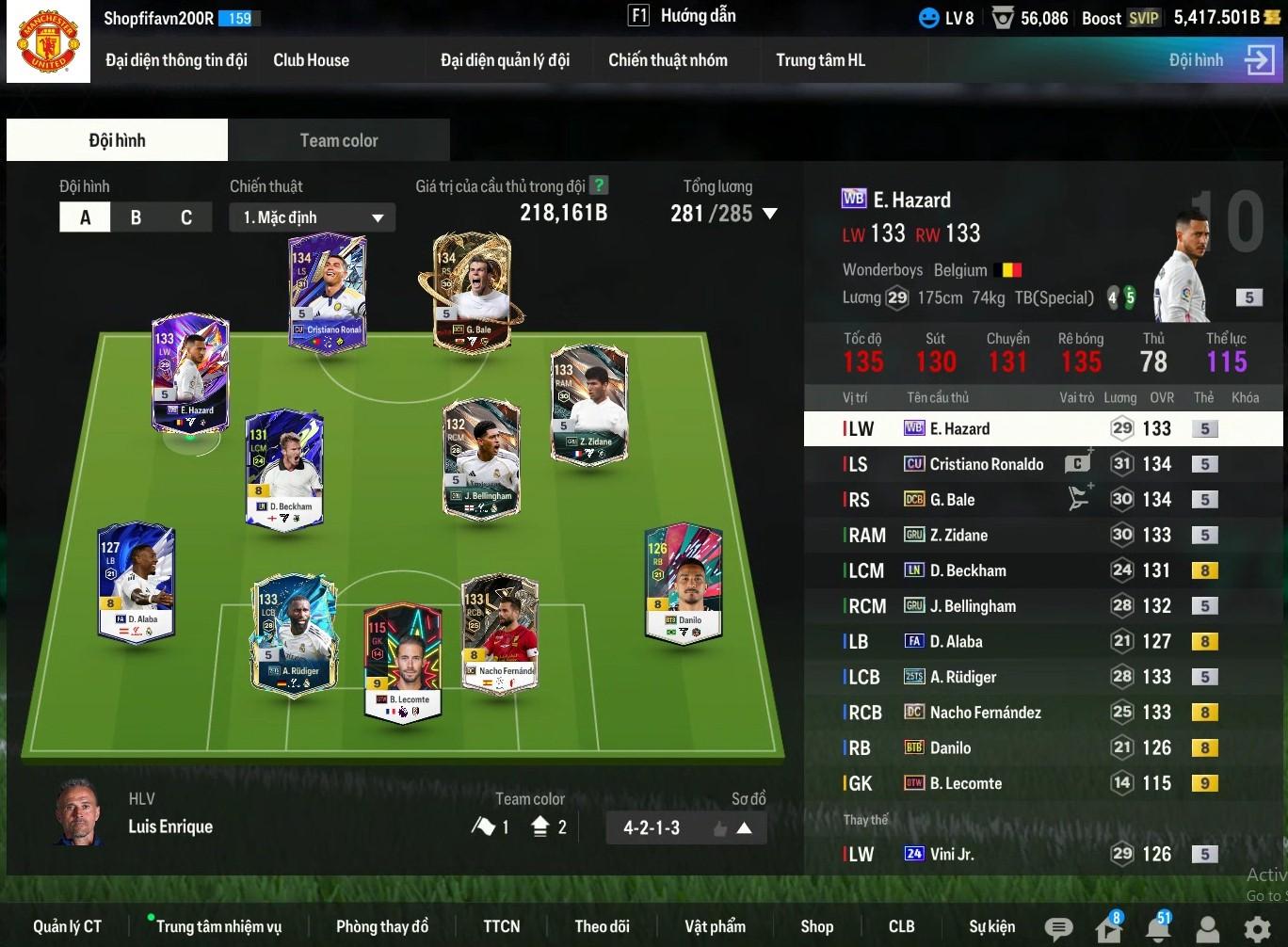Open the notifications bell icon
The height and width of the screenshot is (947, 1288).
[1157, 929]
